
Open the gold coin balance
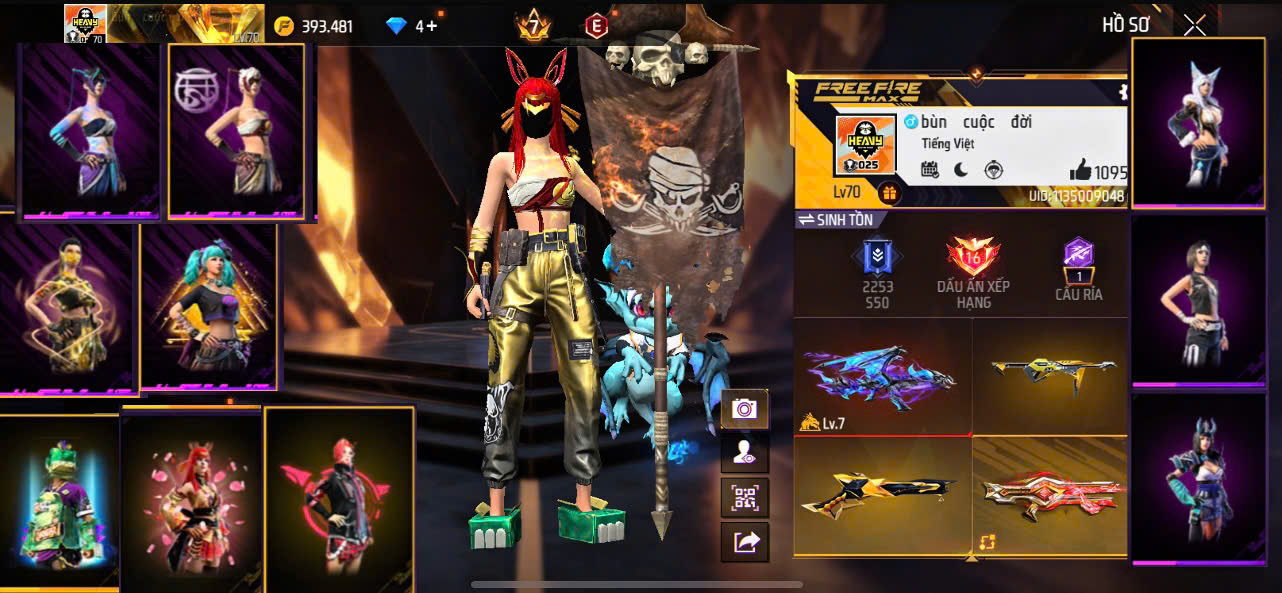click(315, 26)
